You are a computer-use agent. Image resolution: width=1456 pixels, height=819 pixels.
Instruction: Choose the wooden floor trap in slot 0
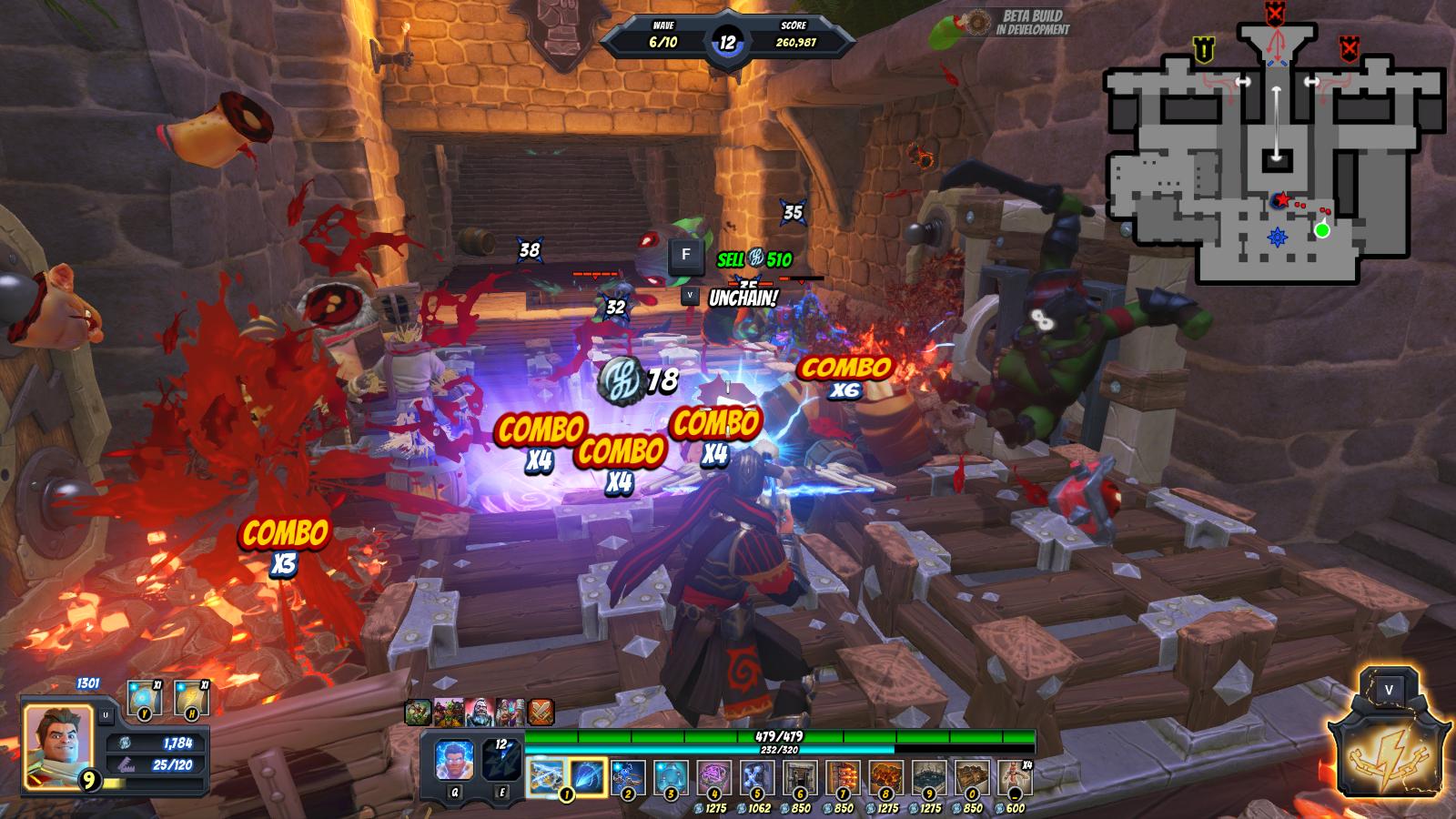tap(972, 779)
